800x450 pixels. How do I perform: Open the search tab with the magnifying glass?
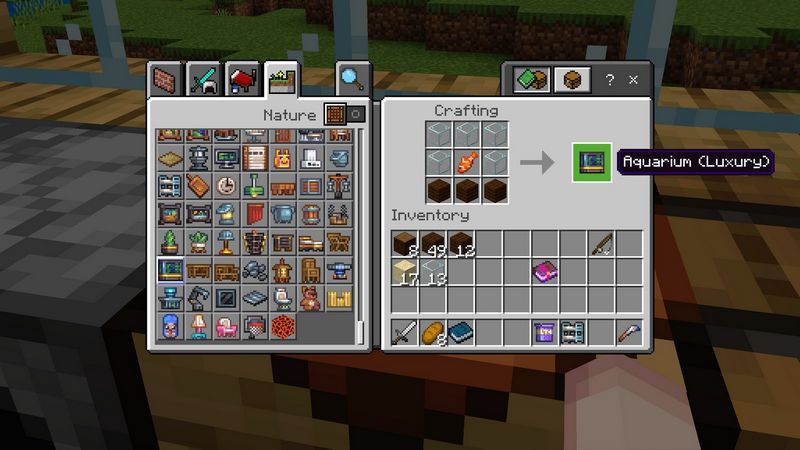(x=352, y=78)
